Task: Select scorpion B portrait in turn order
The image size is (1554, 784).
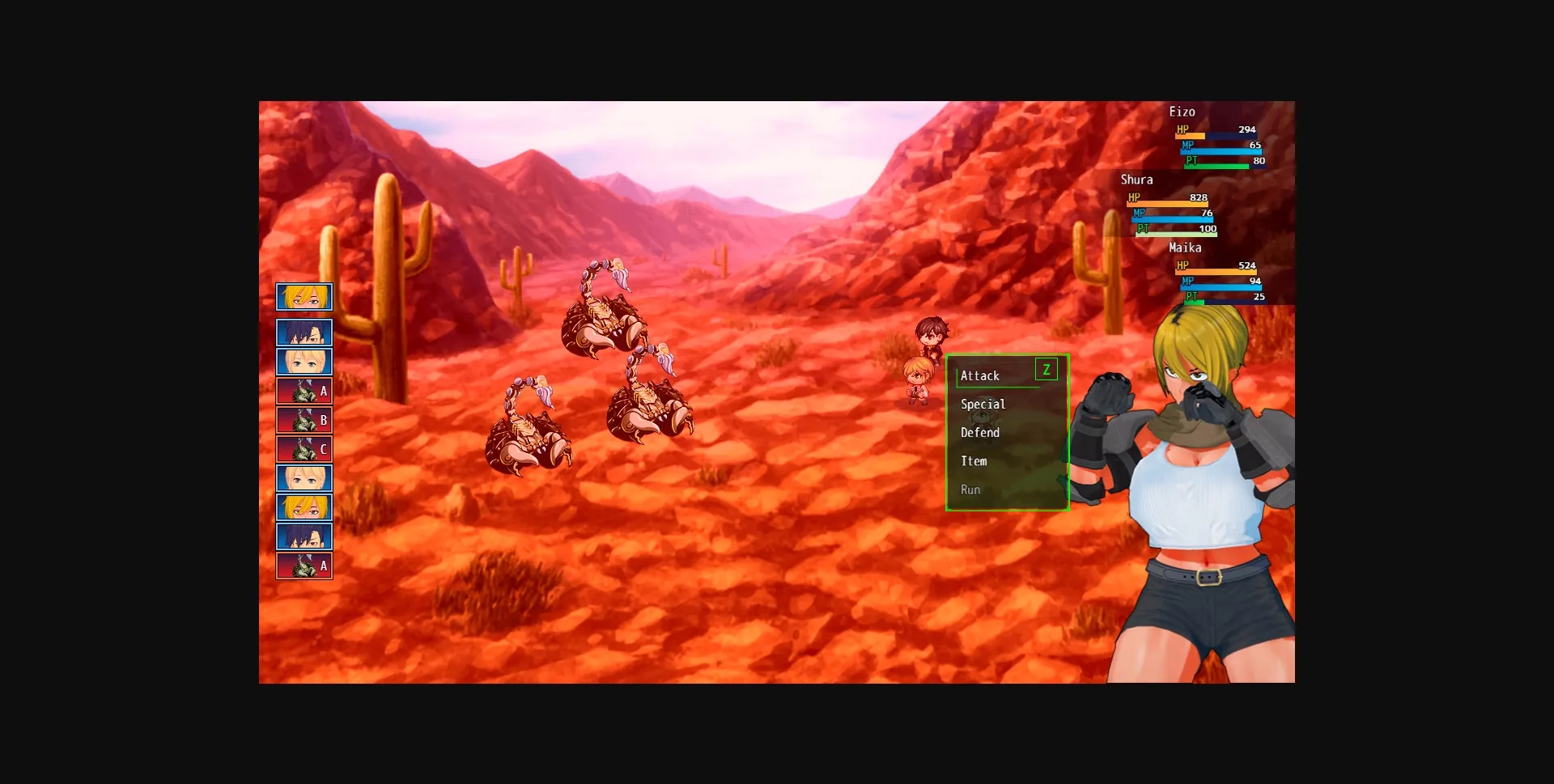Action: pos(304,420)
